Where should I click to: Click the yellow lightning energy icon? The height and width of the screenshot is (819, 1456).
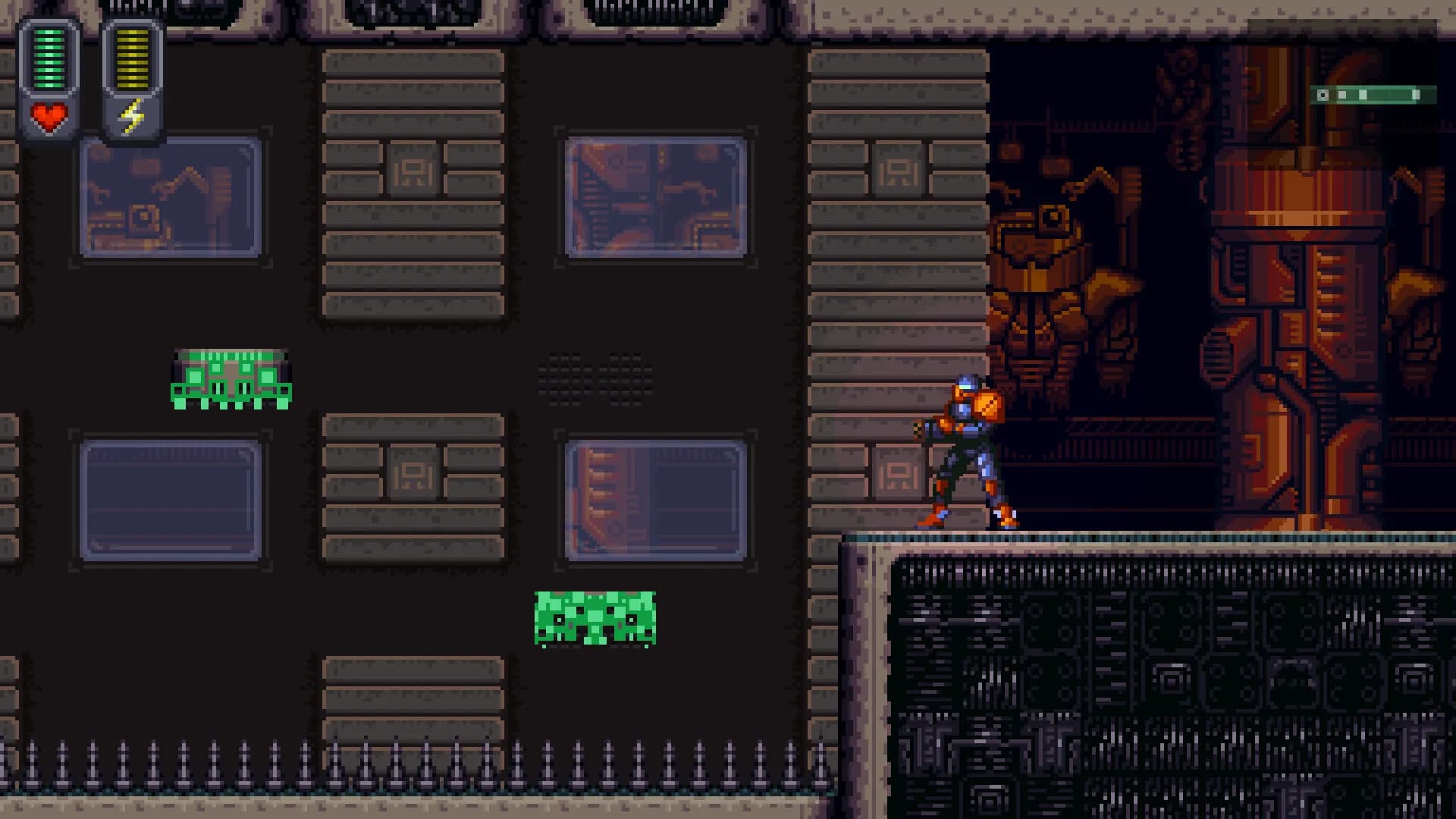(x=131, y=115)
